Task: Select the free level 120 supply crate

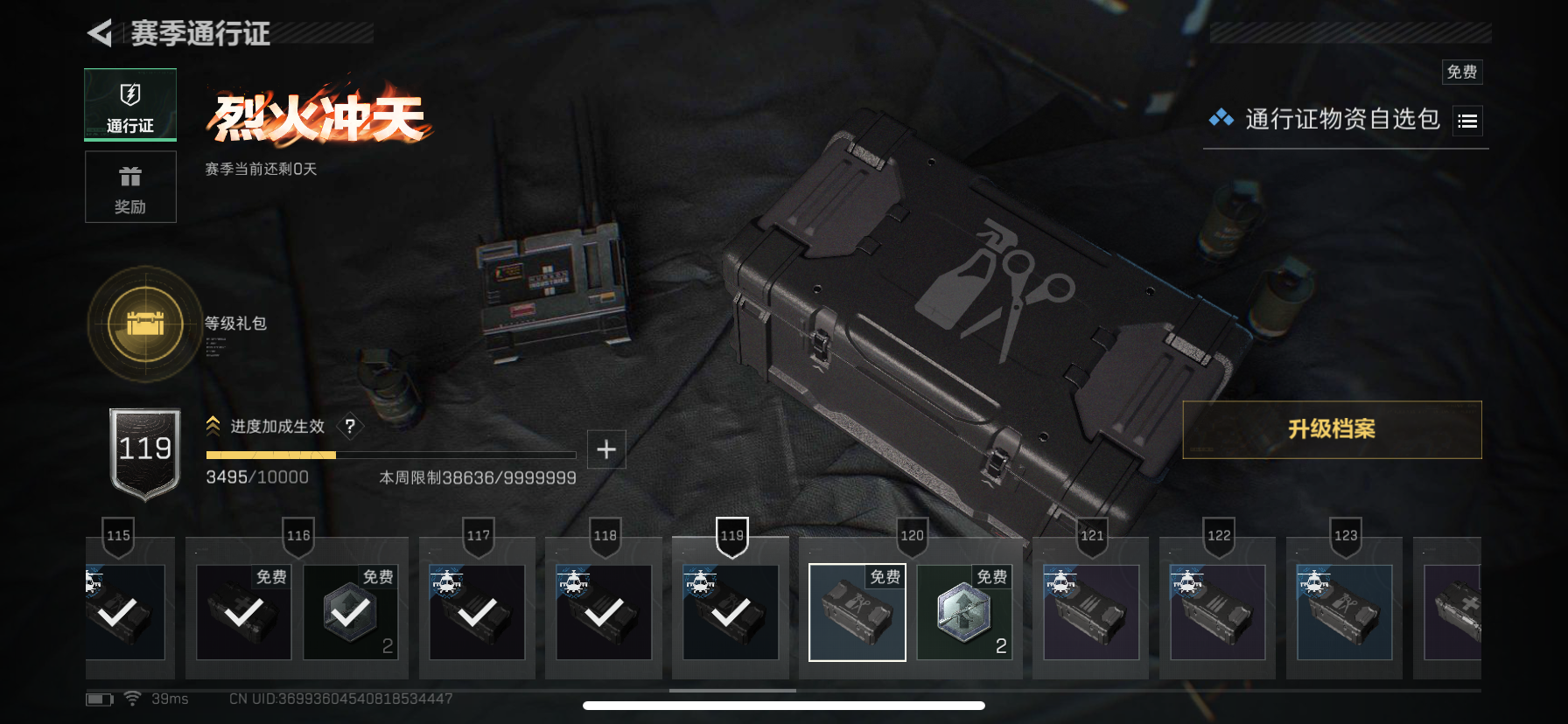Action: click(857, 612)
